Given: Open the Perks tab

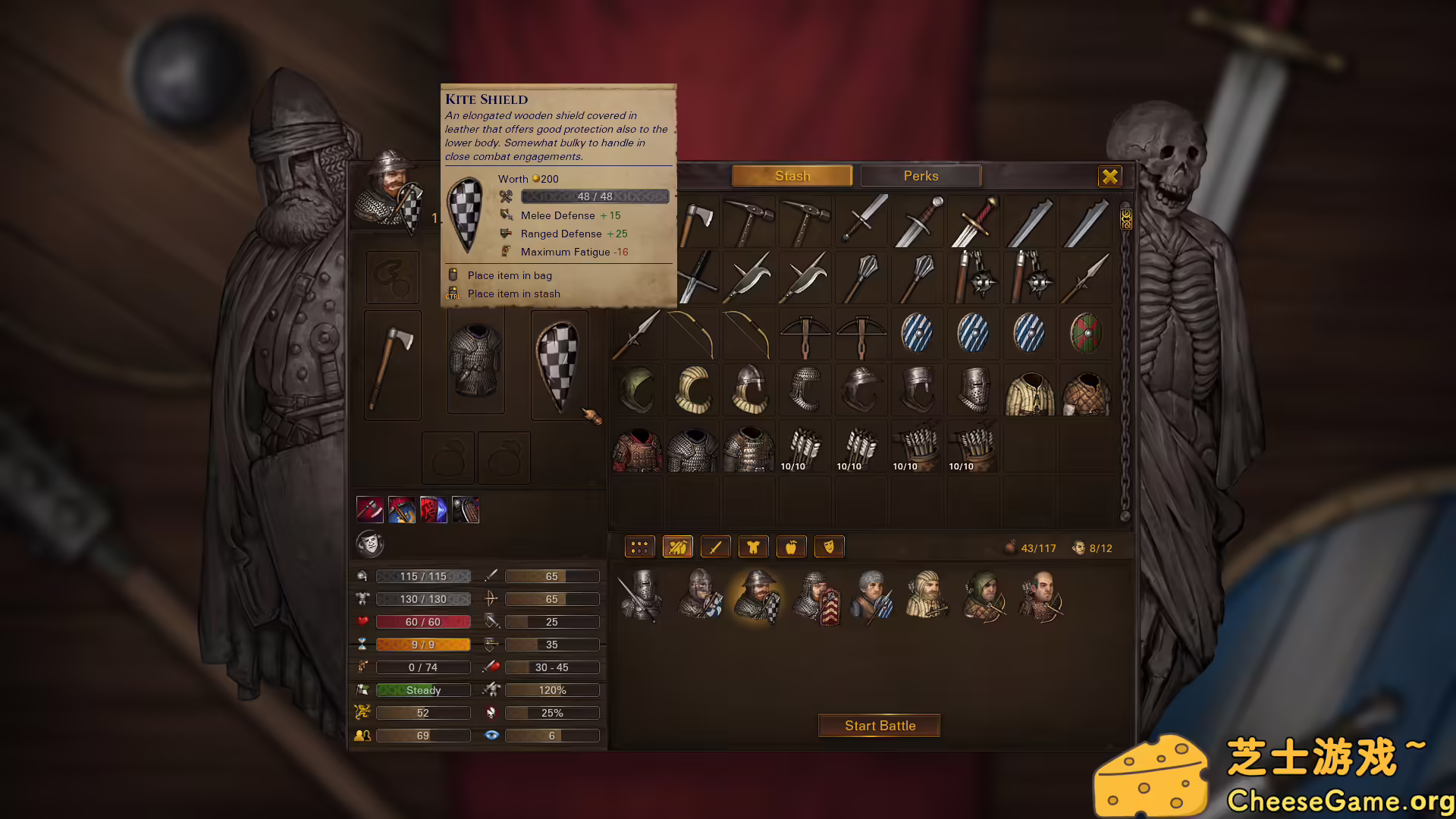Looking at the screenshot, I should 921,176.
